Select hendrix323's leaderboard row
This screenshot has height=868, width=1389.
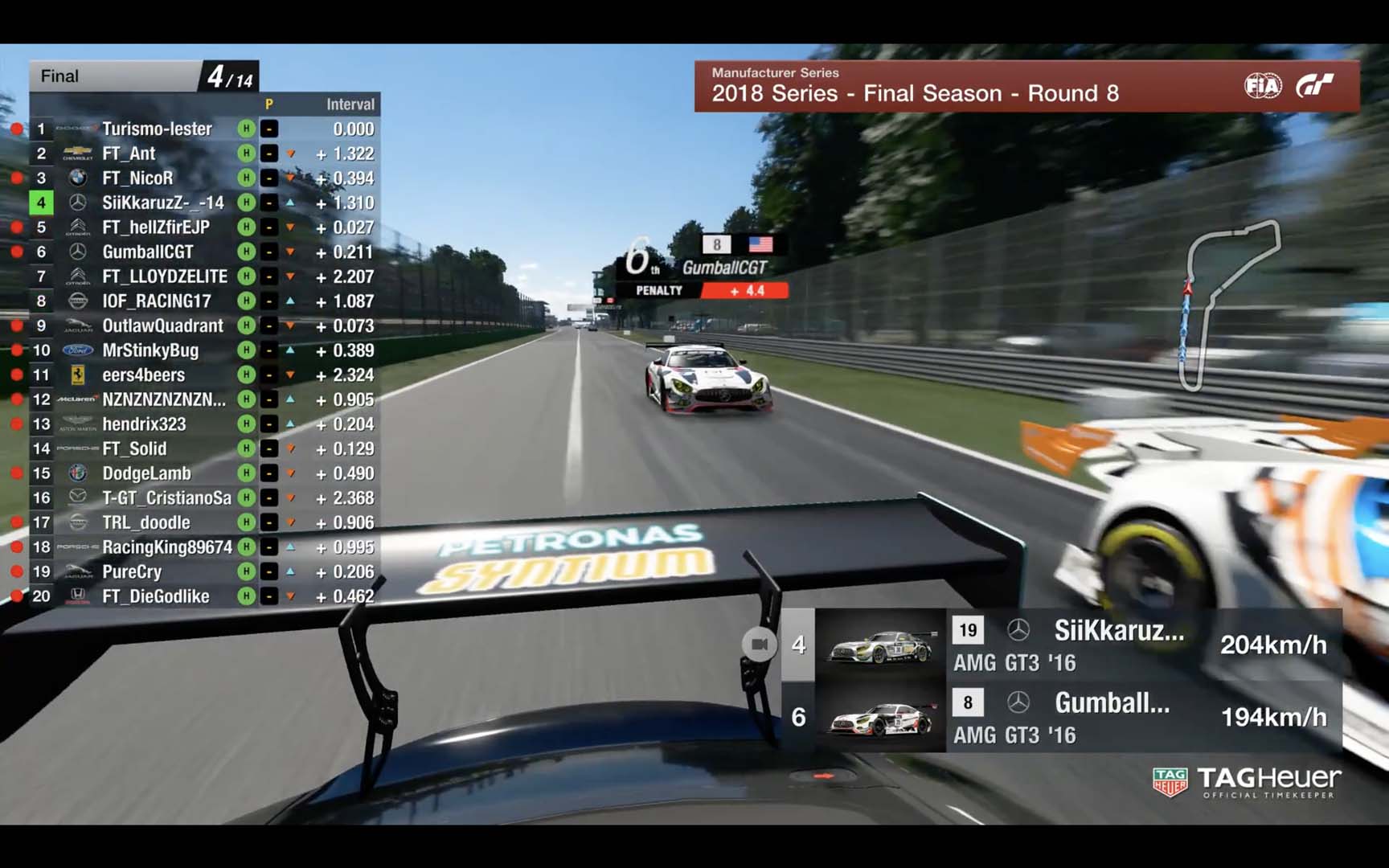pyautogui.click(x=144, y=424)
